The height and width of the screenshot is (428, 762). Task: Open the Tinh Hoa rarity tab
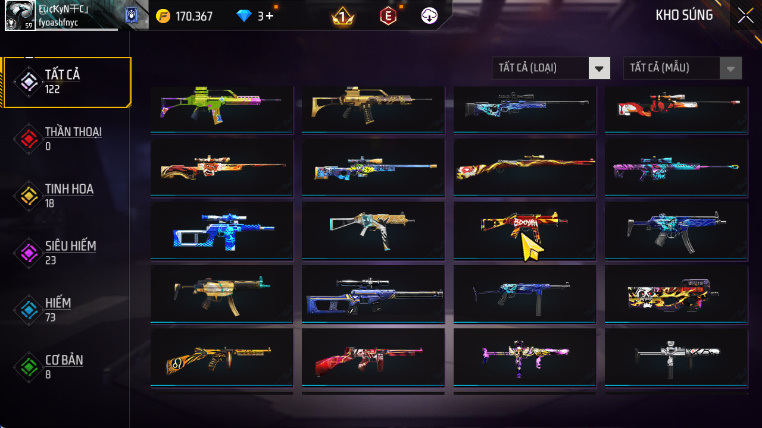[66, 195]
